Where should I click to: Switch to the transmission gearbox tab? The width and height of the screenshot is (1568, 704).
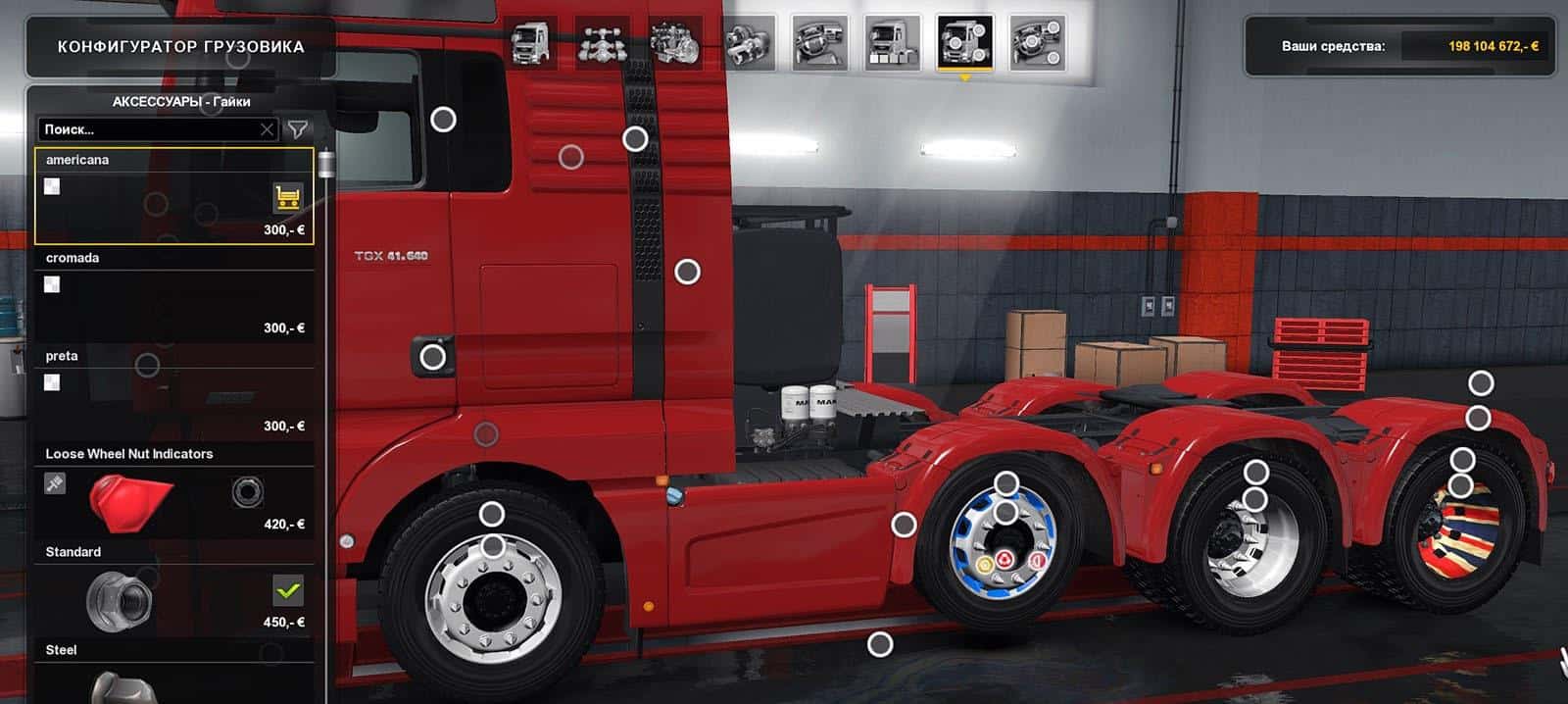[x=748, y=43]
